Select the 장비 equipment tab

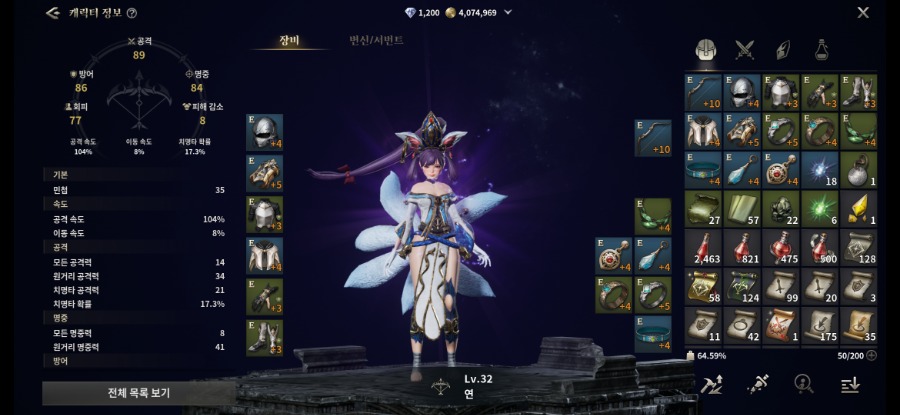click(288, 41)
